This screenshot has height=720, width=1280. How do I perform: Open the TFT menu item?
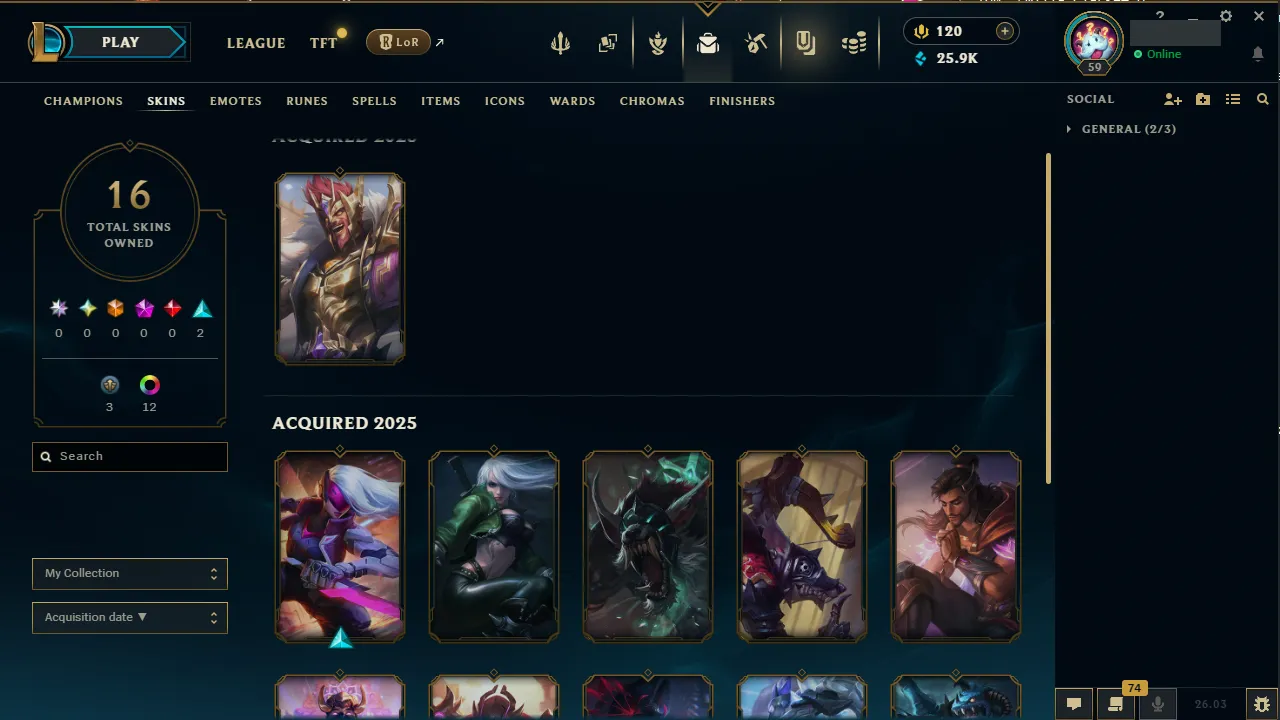click(323, 43)
